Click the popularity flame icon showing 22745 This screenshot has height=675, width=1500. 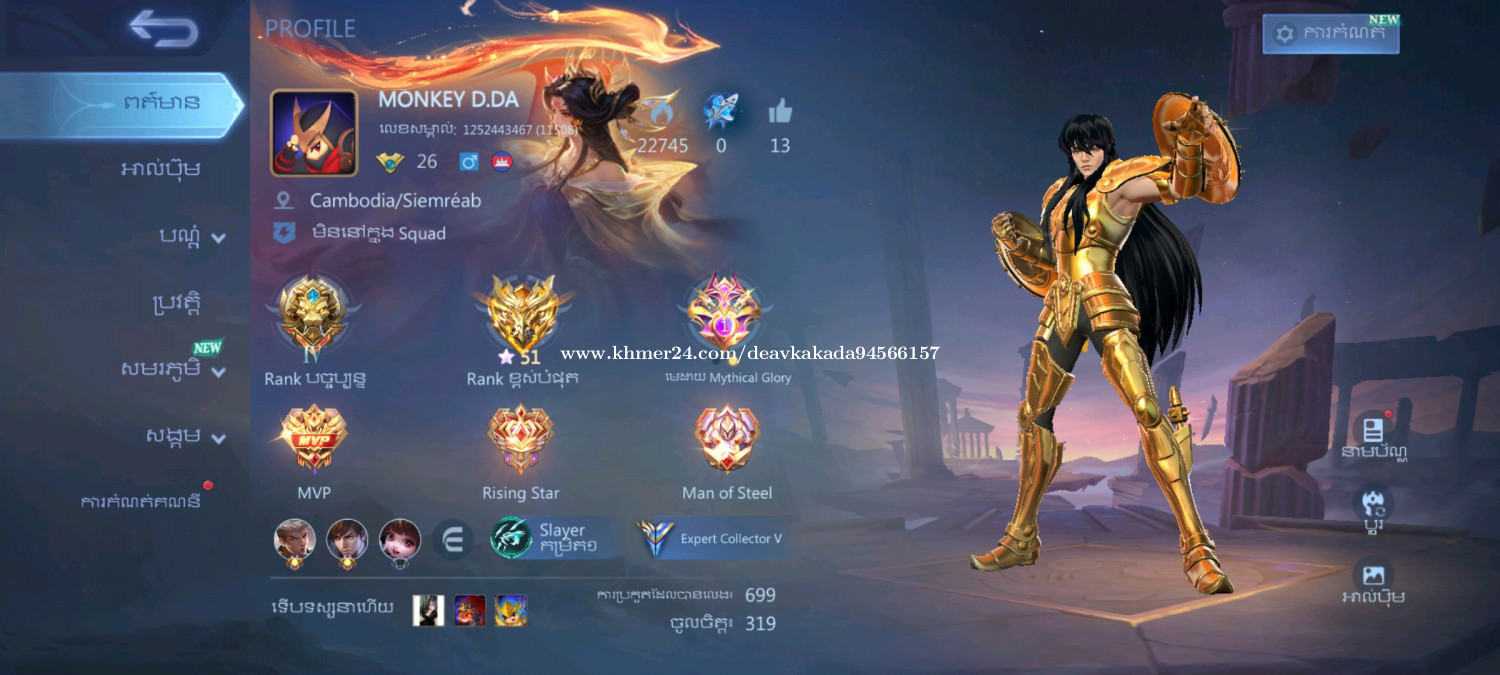(x=660, y=112)
